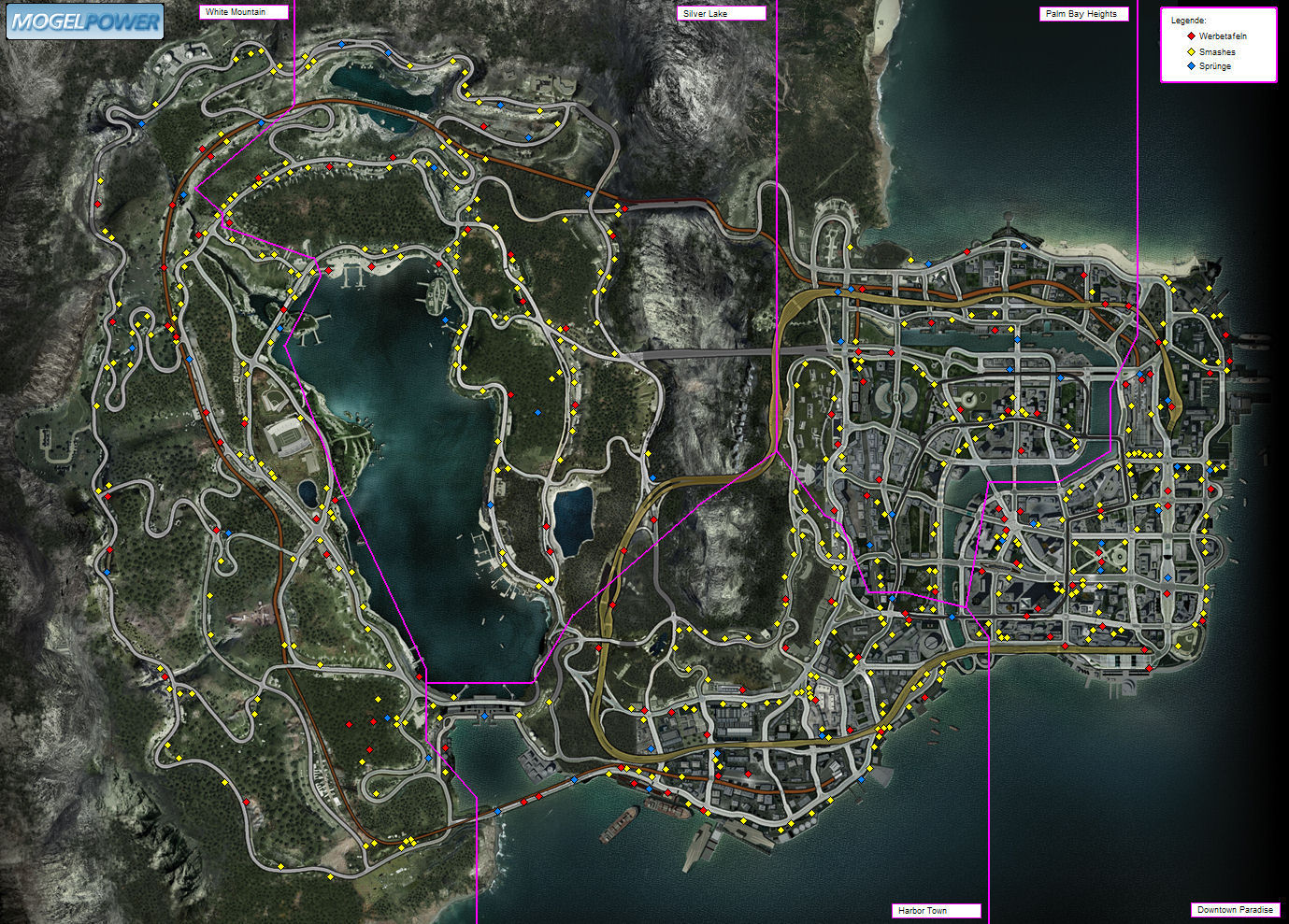Pick the Downtown Paradise label

click(x=1234, y=910)
